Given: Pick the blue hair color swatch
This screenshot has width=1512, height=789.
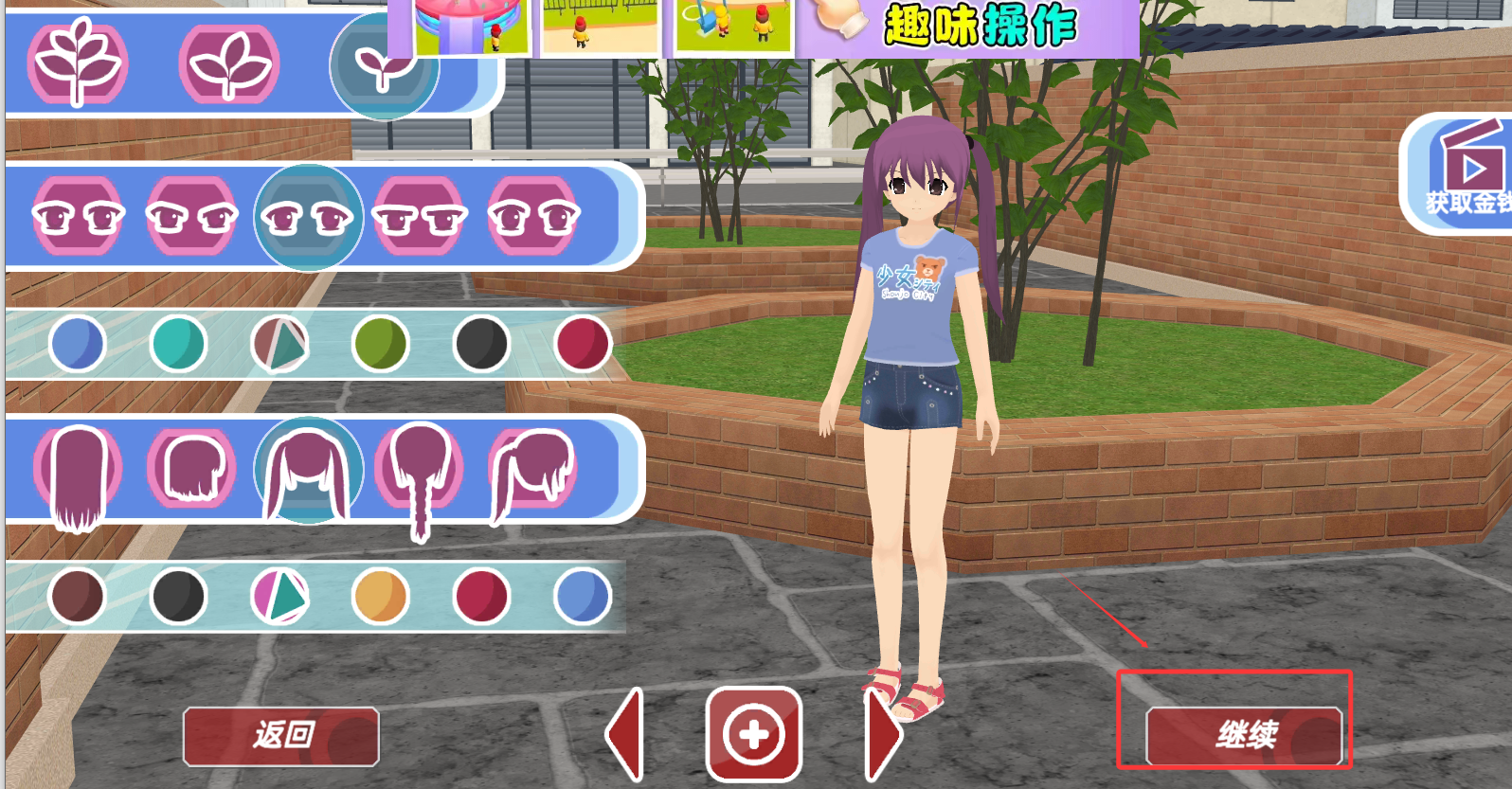Looking at the screenshot, I should 582,597.
